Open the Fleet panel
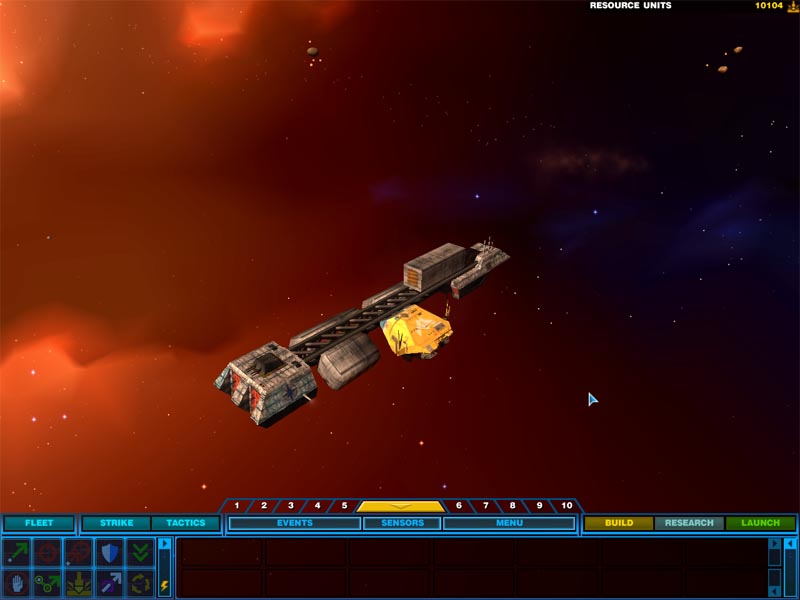This screenshot has width=800, height=600. pos(39,523)
